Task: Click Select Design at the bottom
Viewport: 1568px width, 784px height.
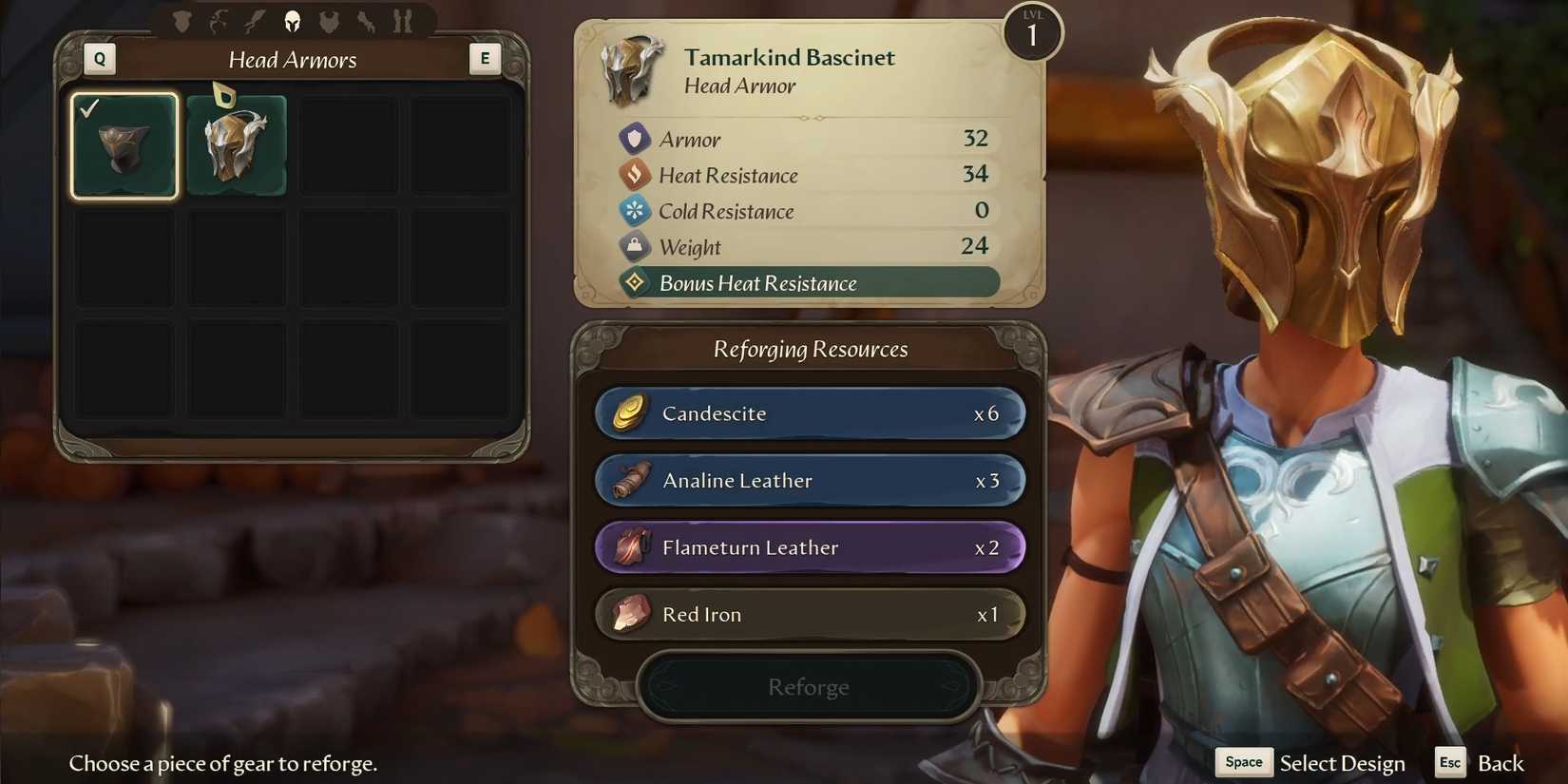Action: (x=1342, y=762)
